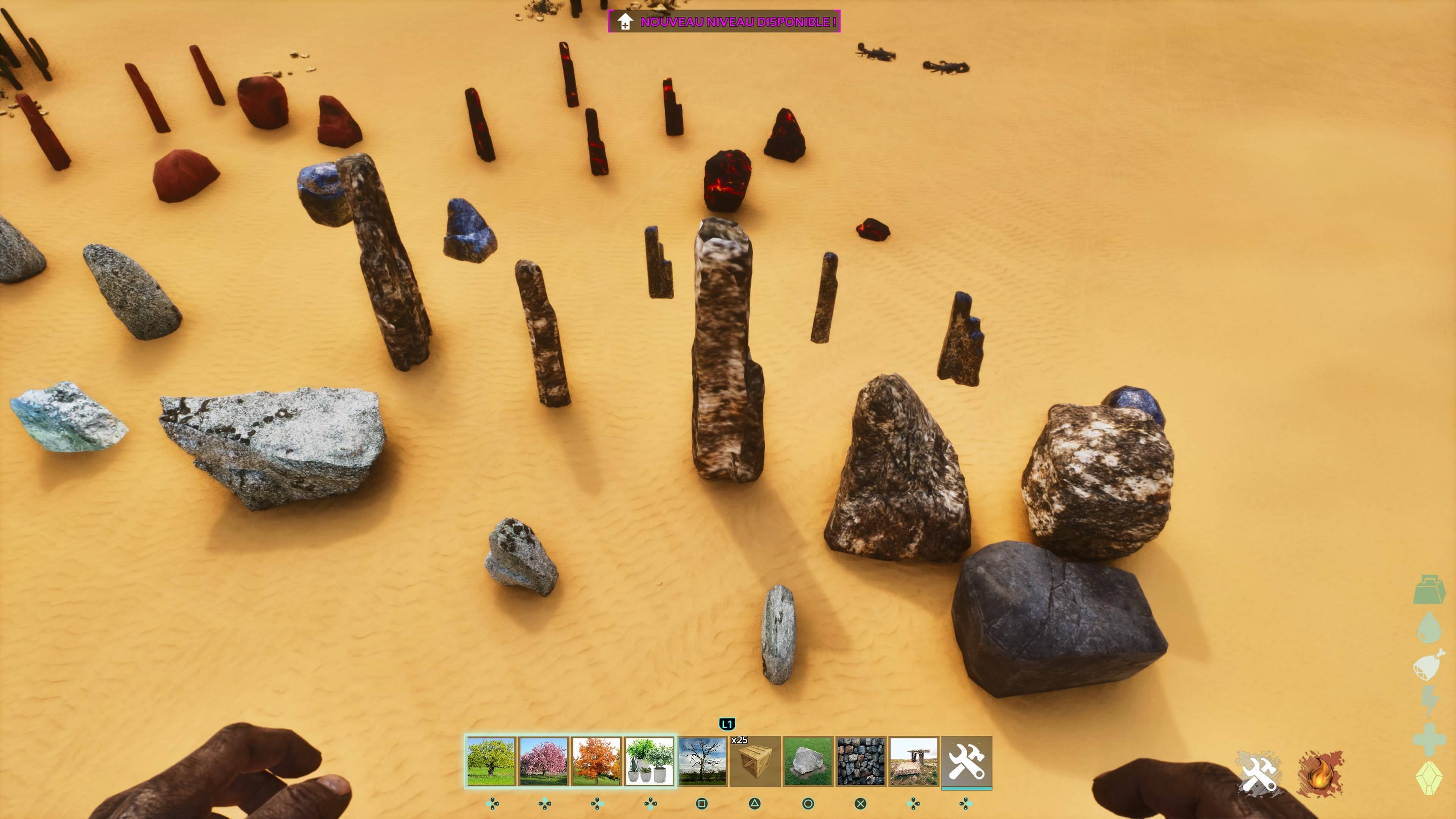Select the wooden crate x25 slot

click(x=755, y=761)
